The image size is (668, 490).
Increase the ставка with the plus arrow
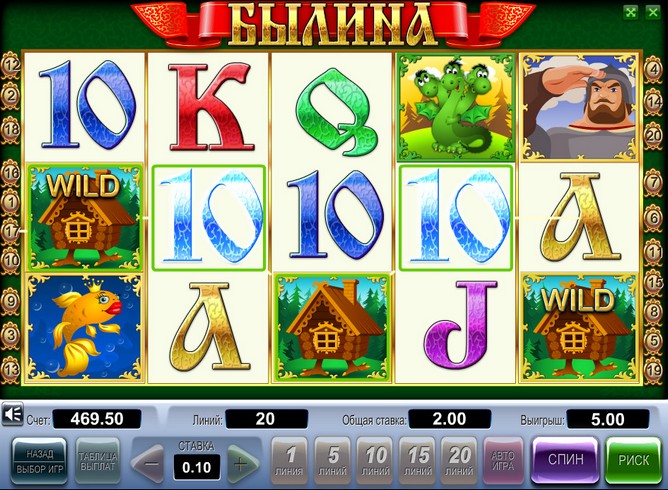coord(239,464)
